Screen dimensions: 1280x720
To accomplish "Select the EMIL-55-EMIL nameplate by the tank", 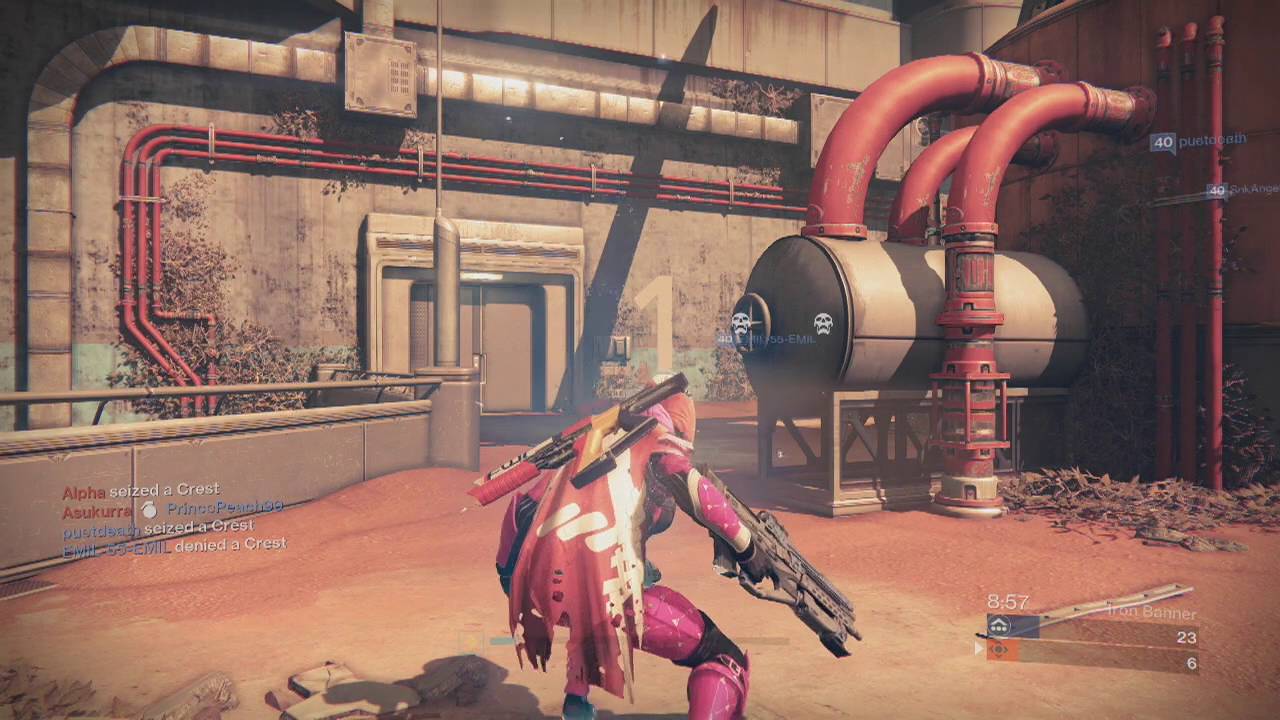I will (x=768, y=340).
